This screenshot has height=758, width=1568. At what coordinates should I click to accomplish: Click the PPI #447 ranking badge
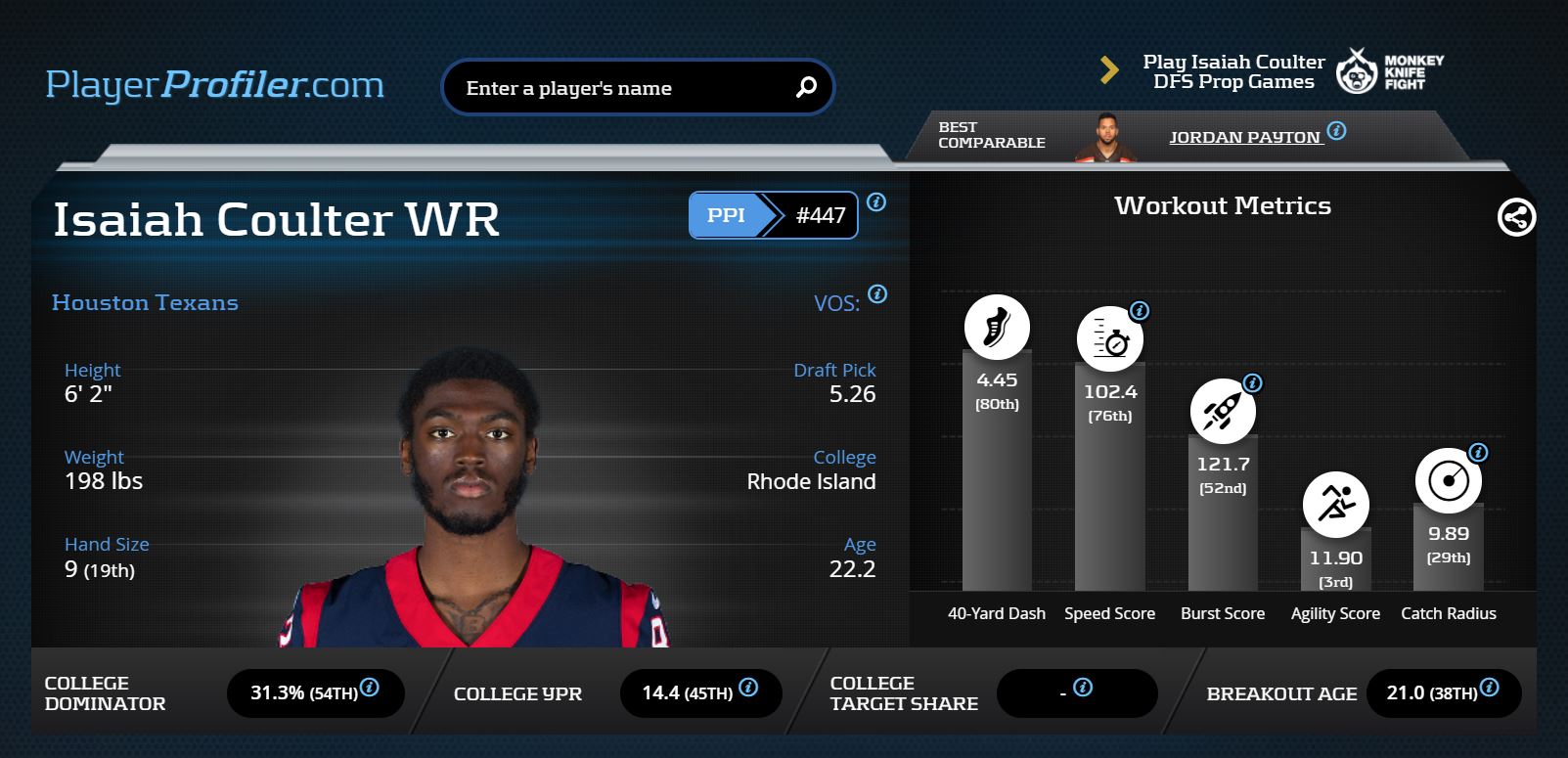773,215
